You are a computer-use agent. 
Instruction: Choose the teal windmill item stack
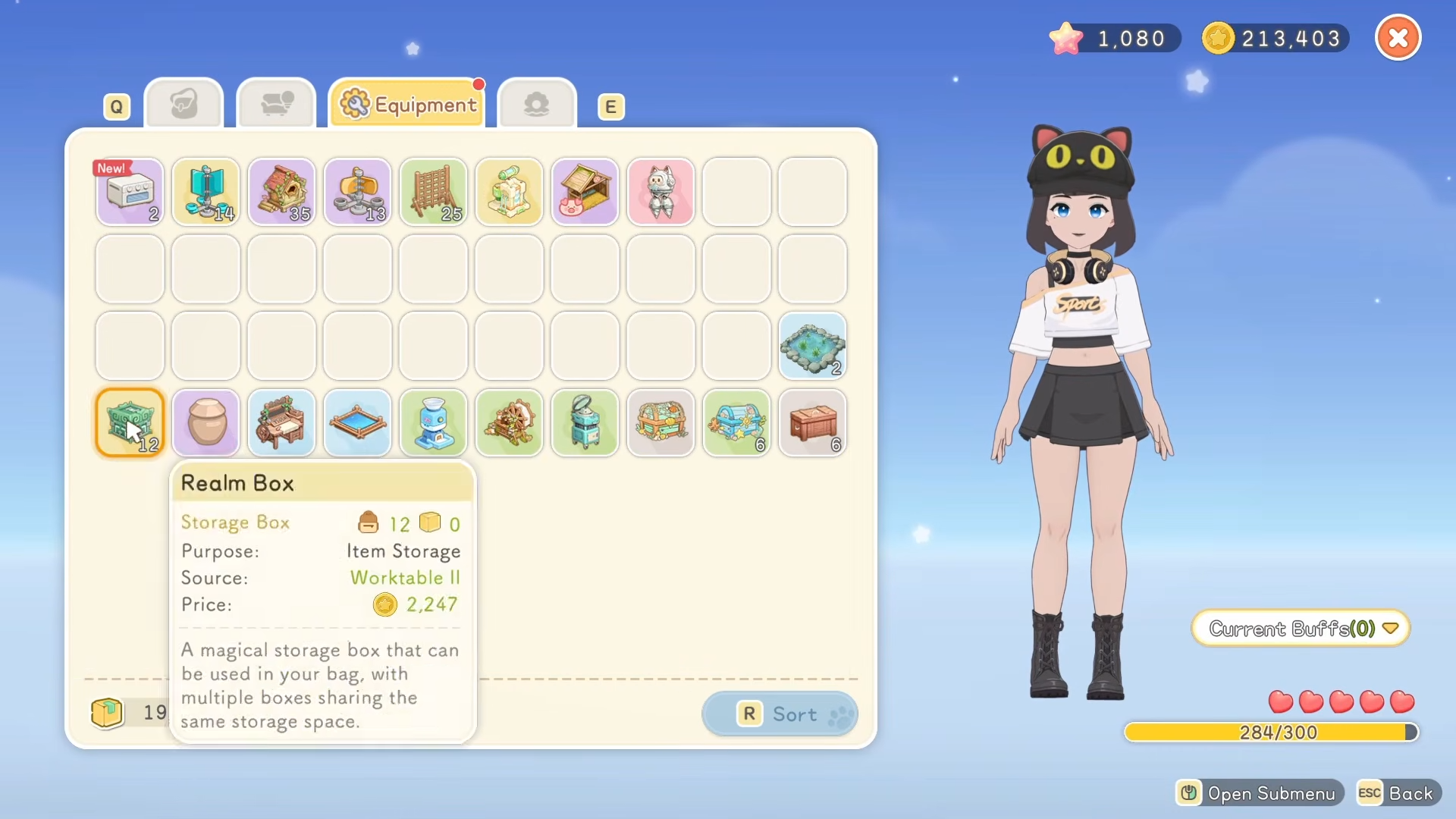click(x=206, y=192)
